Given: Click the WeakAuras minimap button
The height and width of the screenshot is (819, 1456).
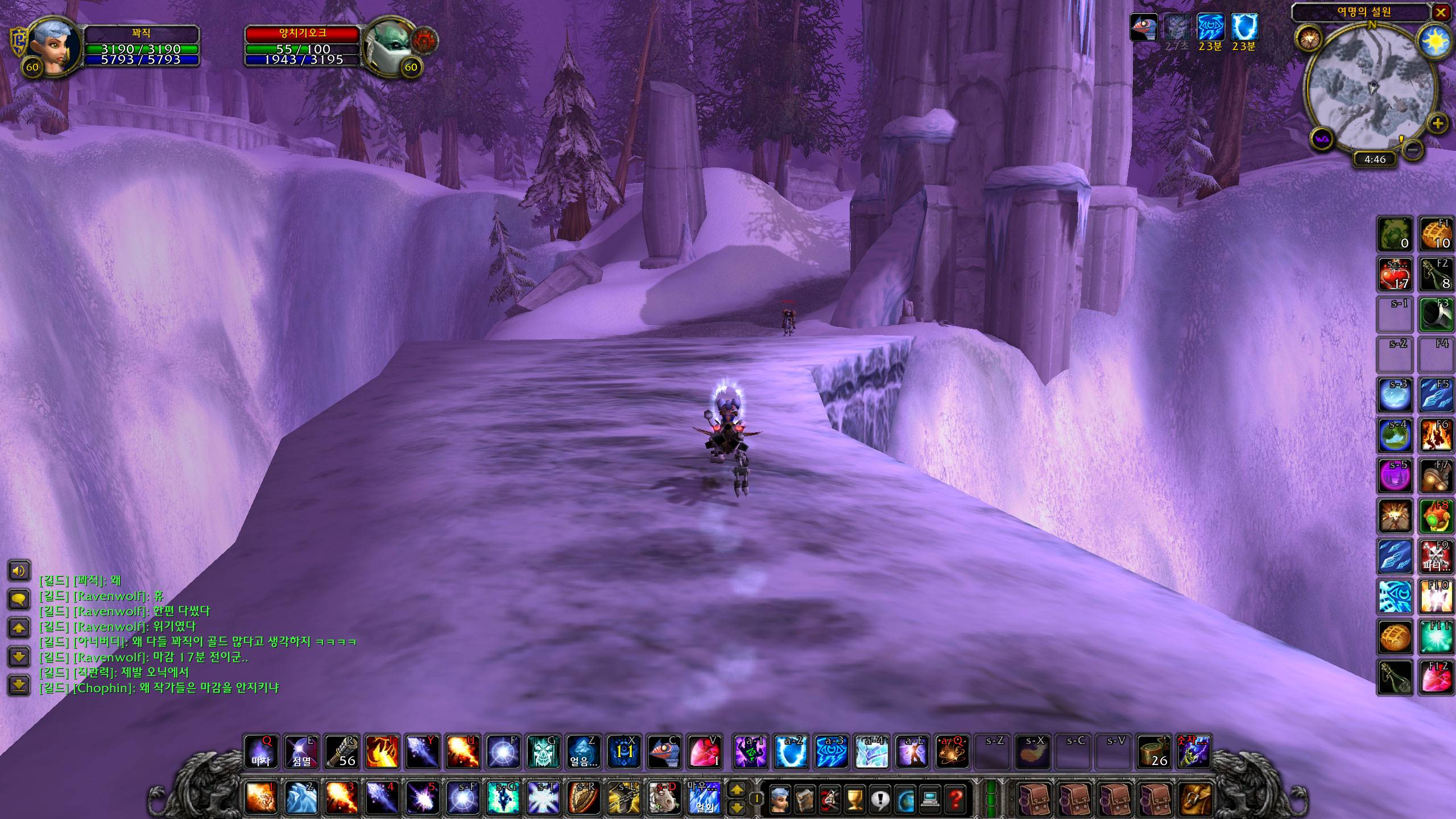Looking at the screenshot, I should coord(1322,139).
